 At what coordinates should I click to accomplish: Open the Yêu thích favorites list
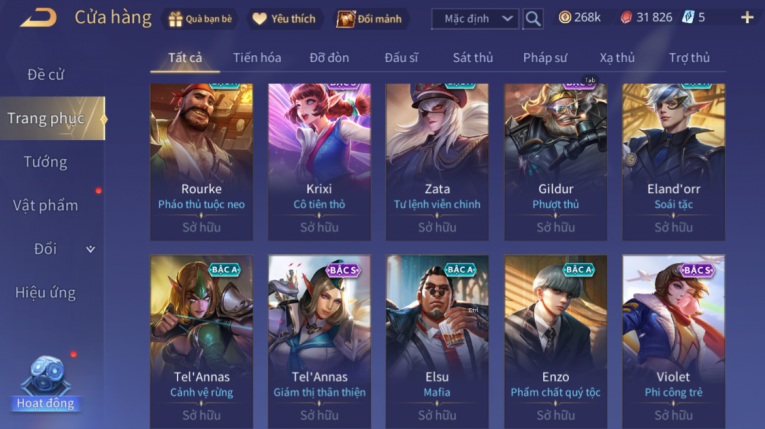(283, 18)
